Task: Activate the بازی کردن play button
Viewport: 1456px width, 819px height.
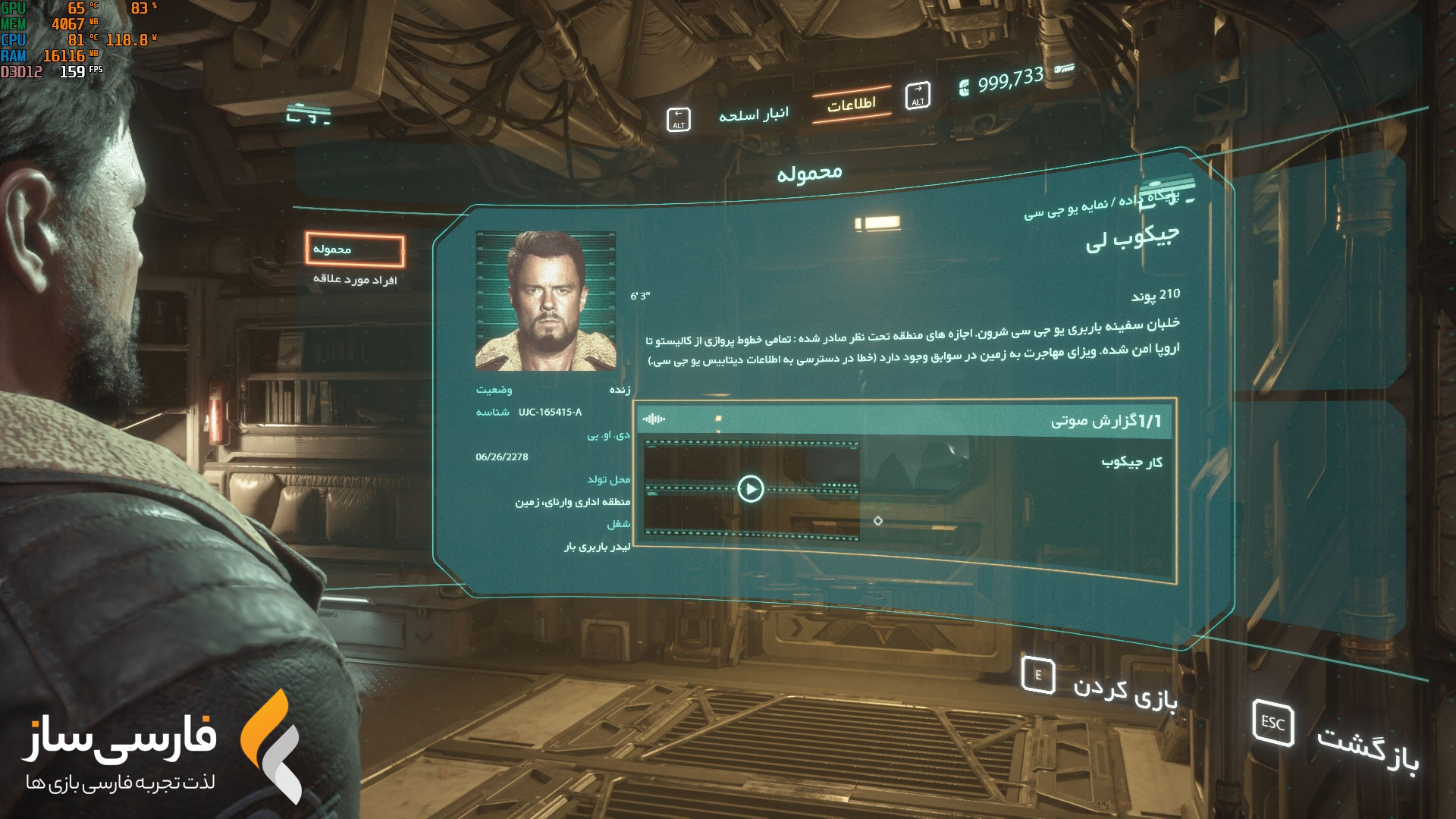Action: click(1100, 685)
